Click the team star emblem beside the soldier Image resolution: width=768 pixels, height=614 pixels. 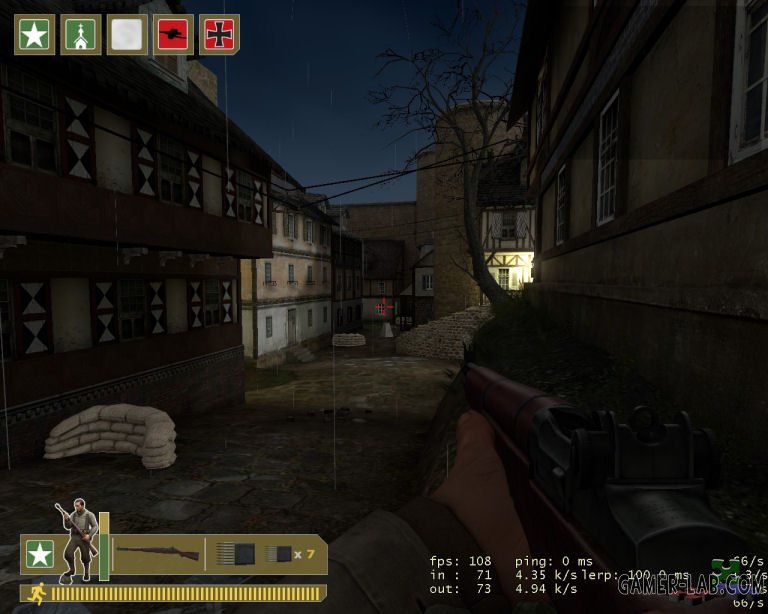[40, 553]
